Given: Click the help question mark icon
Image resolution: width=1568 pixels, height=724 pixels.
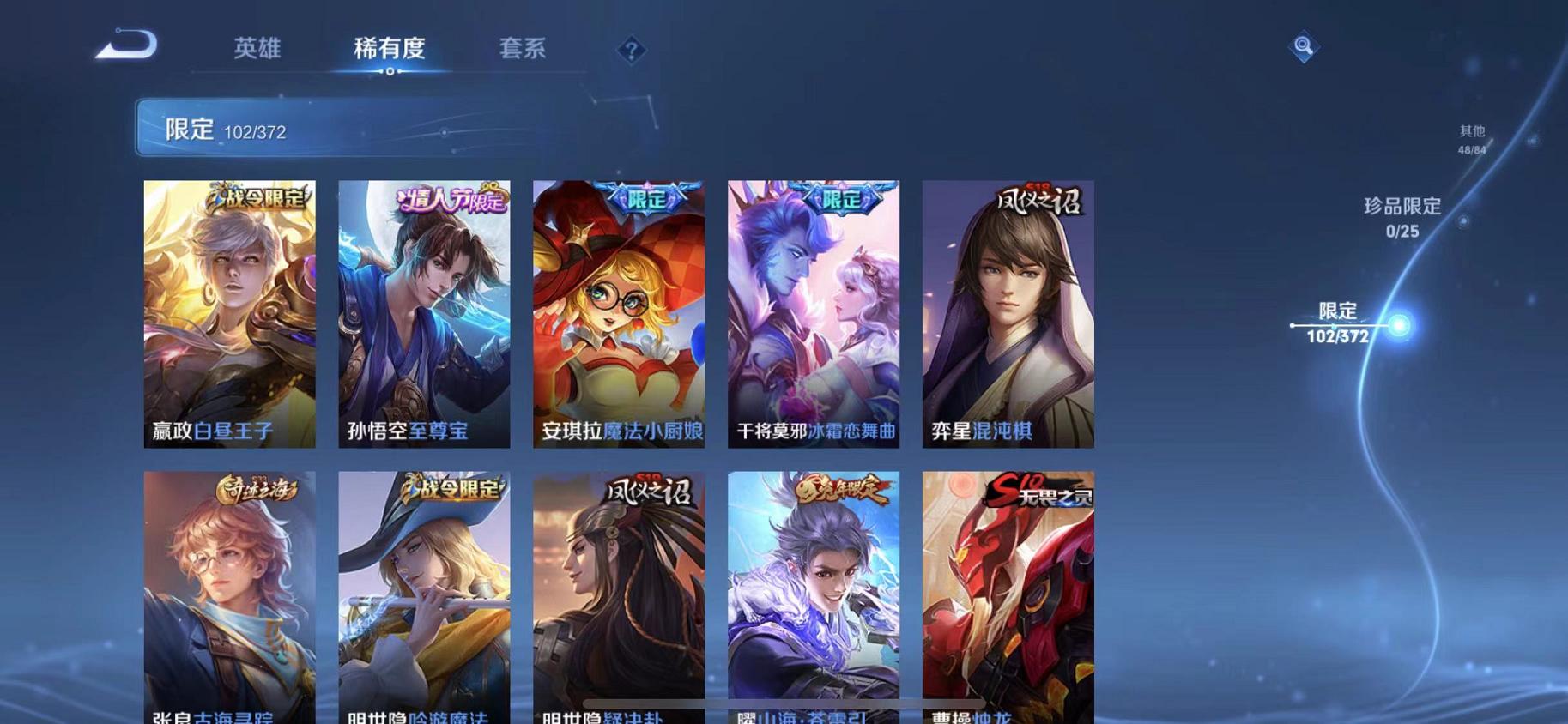Looking at the screenshot, I should [630, 51].
